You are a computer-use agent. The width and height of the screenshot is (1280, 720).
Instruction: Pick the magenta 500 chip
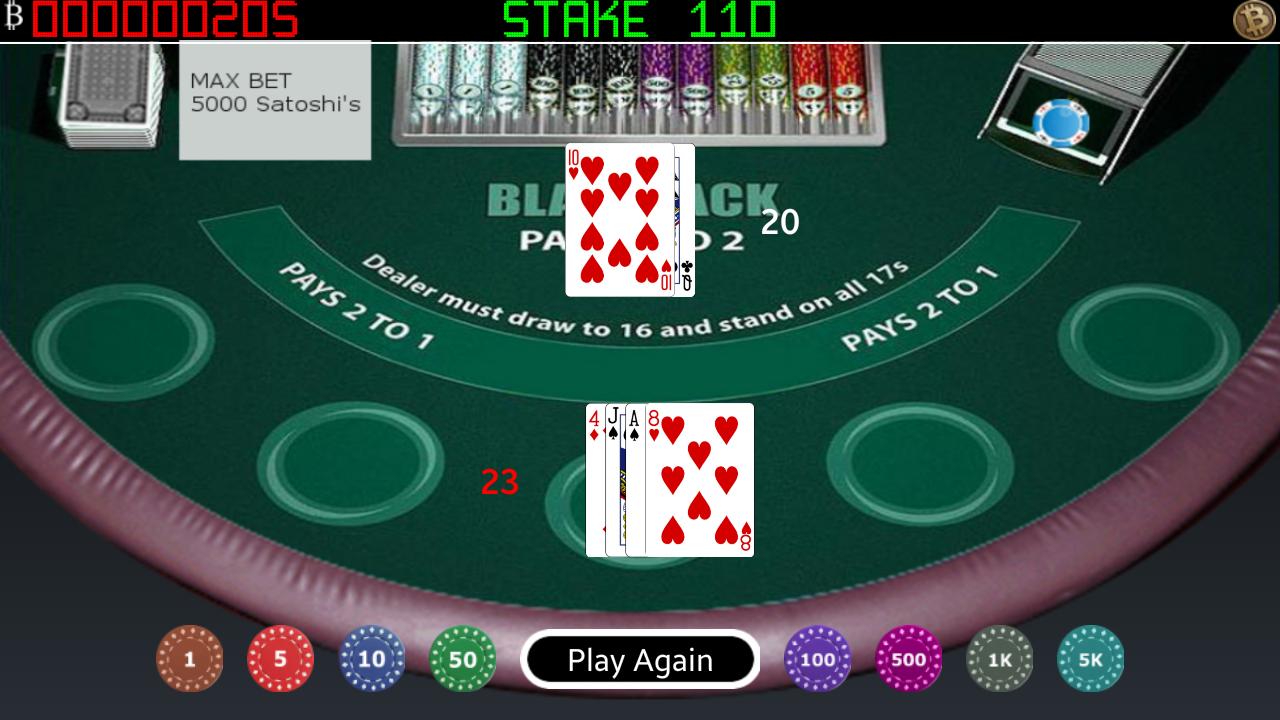(908, 659)
